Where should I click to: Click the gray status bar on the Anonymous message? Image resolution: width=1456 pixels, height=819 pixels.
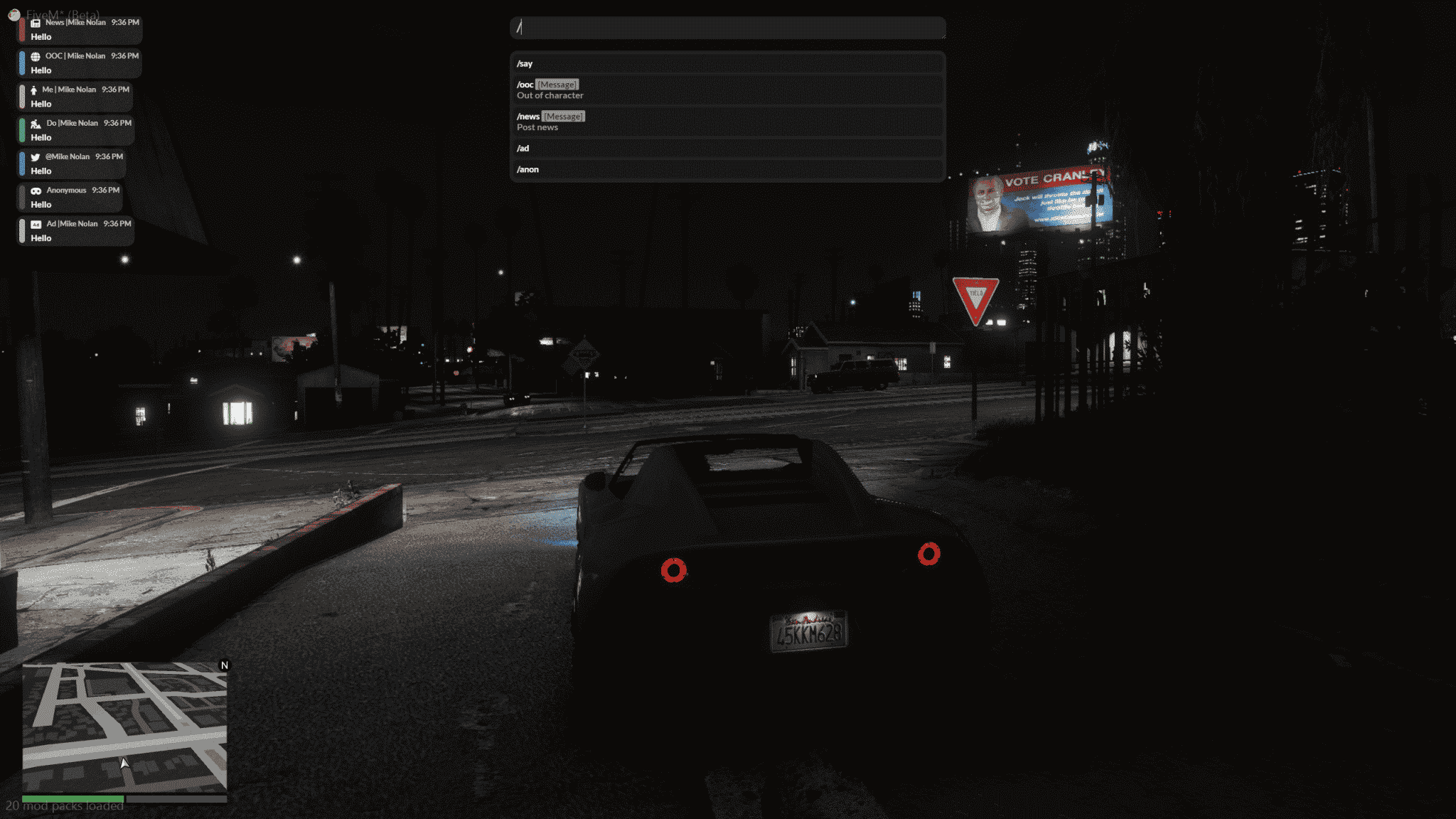22,198
